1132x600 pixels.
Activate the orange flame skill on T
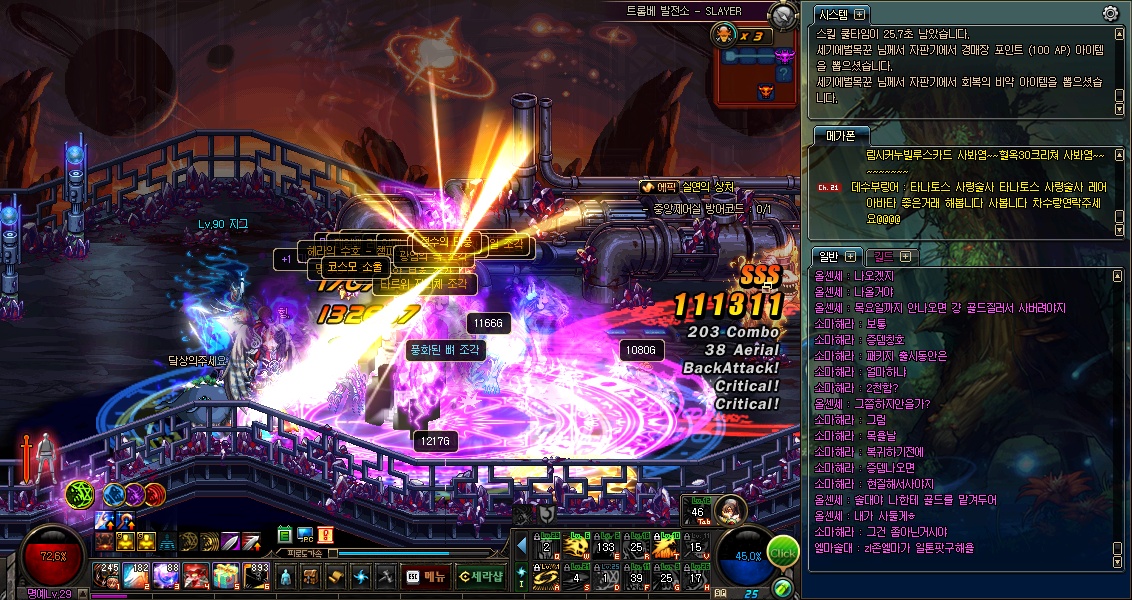tap(666, 547)
